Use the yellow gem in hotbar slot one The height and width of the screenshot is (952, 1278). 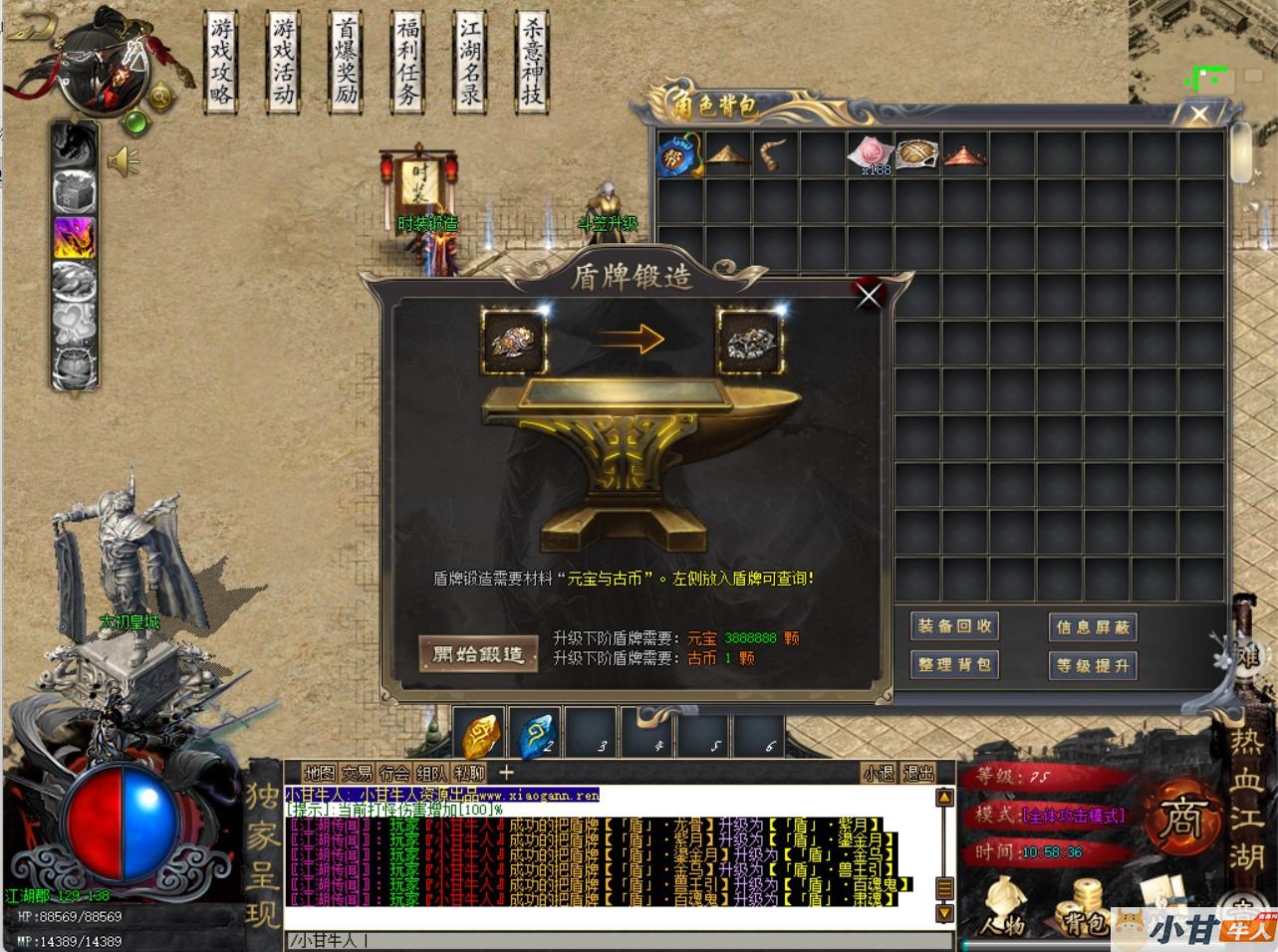[480, 735]
